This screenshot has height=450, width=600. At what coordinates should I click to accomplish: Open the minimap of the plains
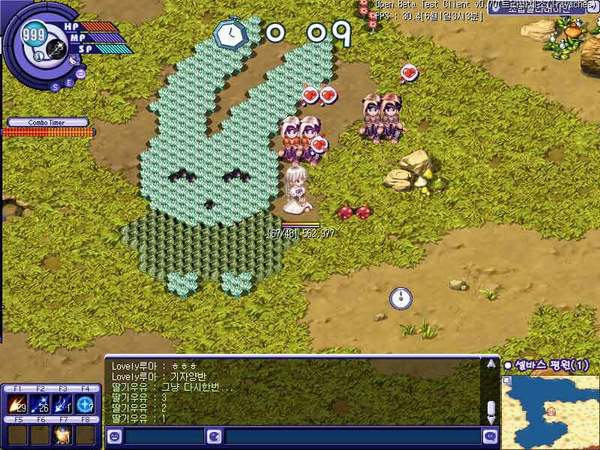click(x=550, y=410)
